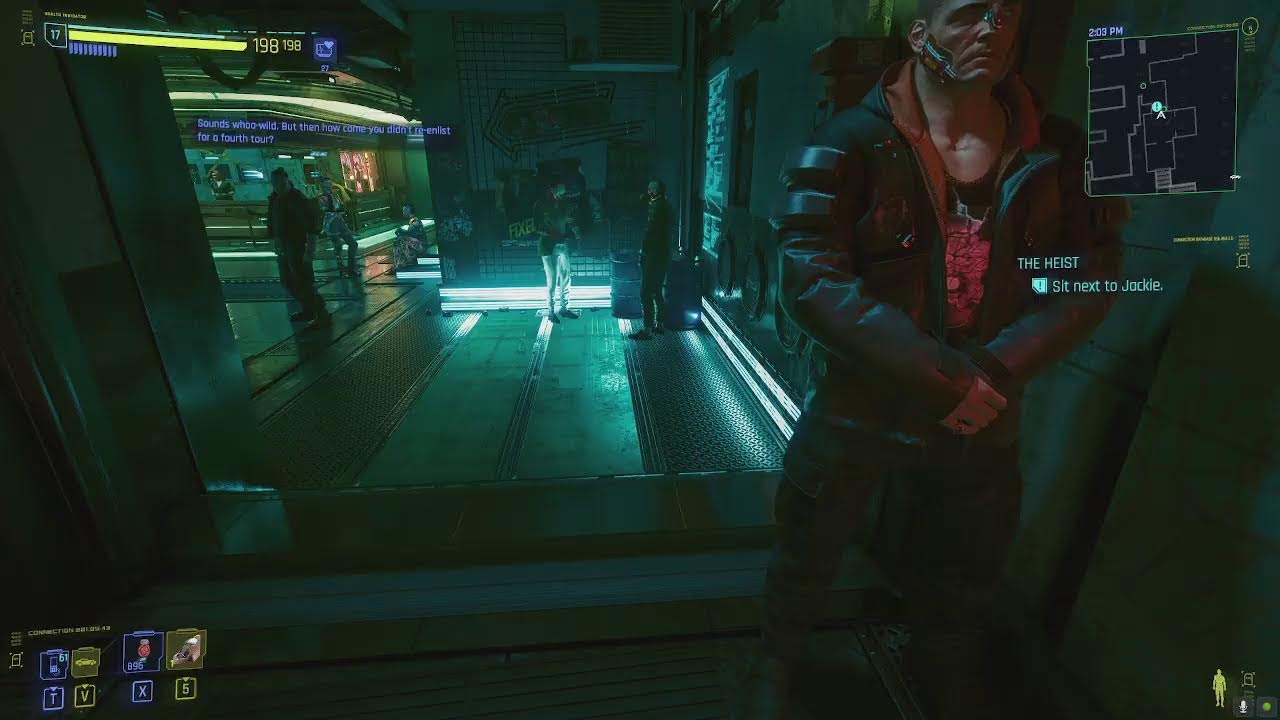
Task: Toggle the quest exclamation marker on the minimap
Action: click(1156, 104)
